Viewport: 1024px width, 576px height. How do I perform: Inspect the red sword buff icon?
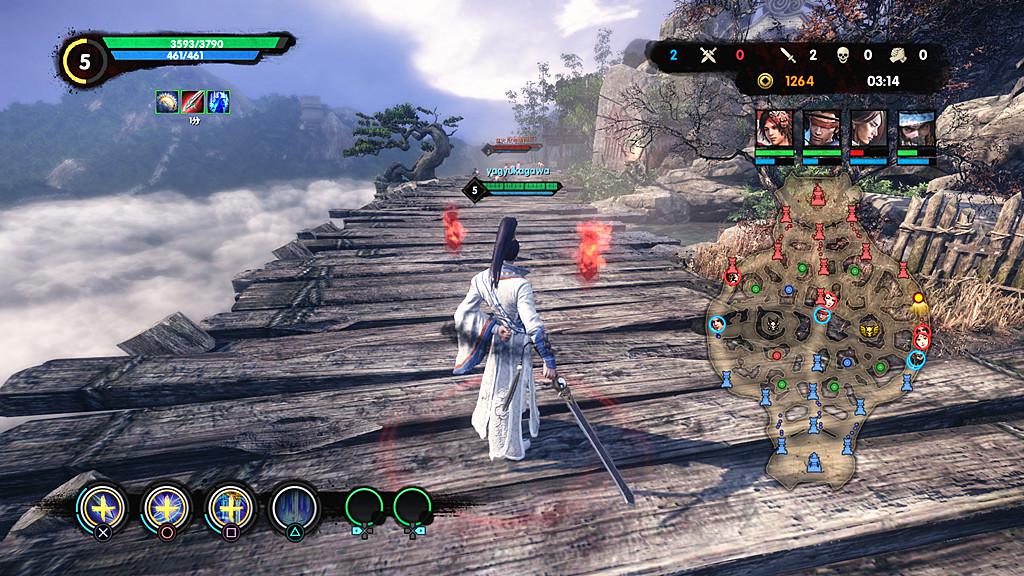point(193,101)
